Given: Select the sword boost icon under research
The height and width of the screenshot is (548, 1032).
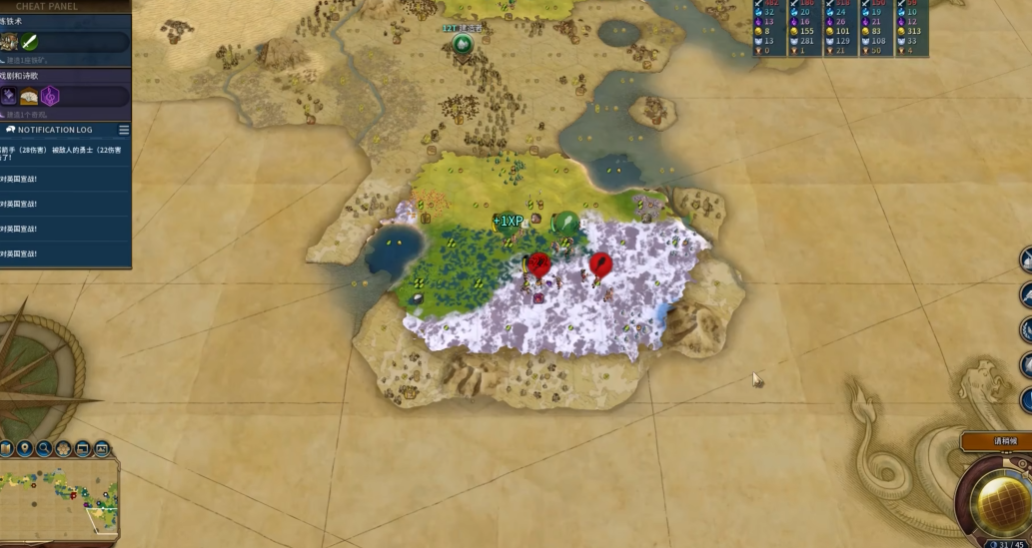Looking at the screenshot, I should coord(29,42).
